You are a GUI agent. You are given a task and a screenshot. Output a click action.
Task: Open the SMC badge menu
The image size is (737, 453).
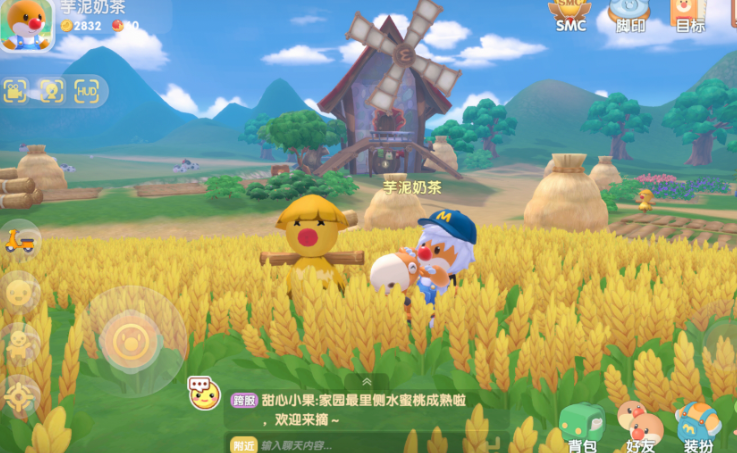(x=571, y=14)
